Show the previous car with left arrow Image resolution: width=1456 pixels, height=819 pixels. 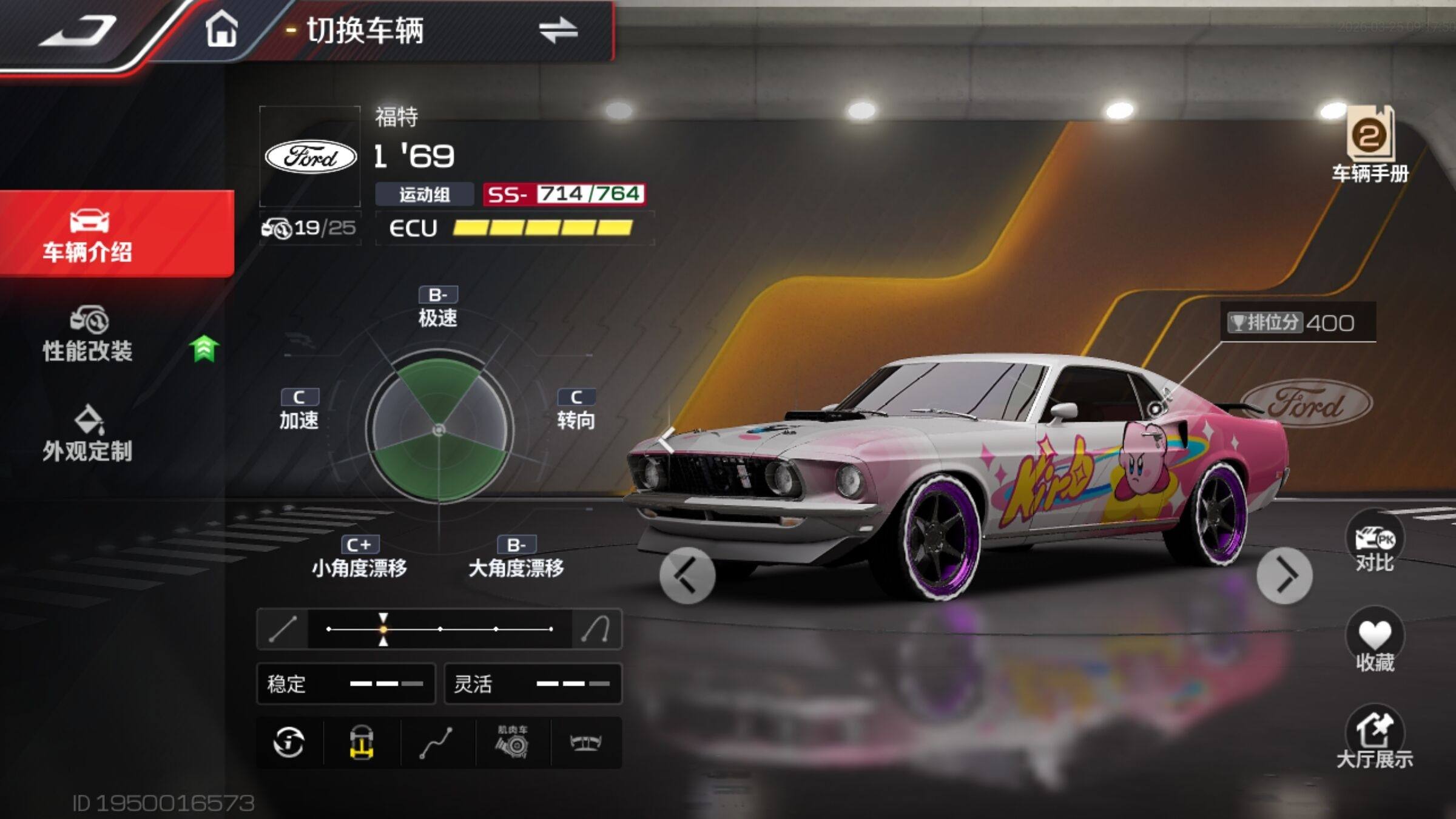click(x=687, y=576)
